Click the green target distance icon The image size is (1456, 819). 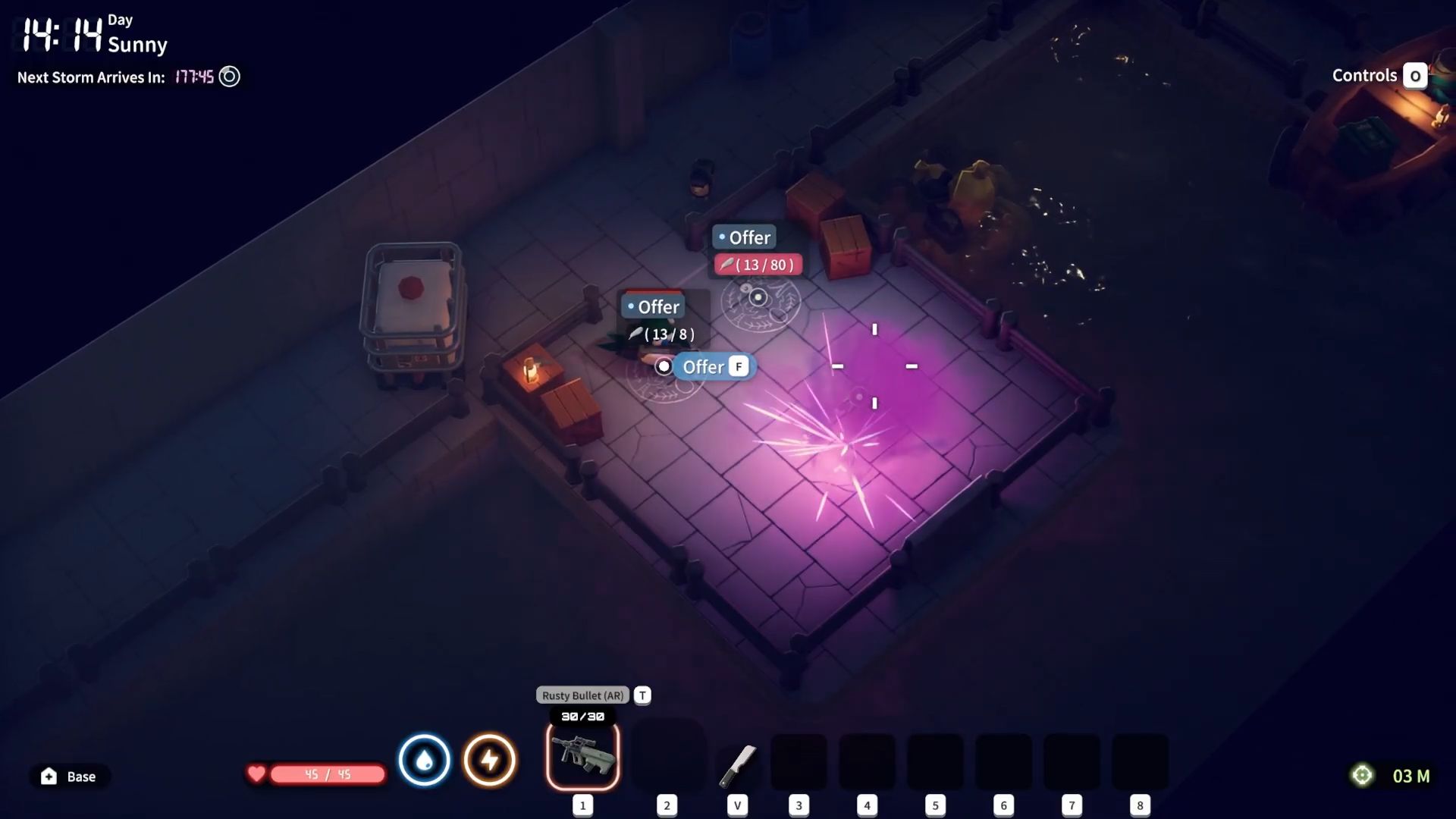(x=1362, y=775)
